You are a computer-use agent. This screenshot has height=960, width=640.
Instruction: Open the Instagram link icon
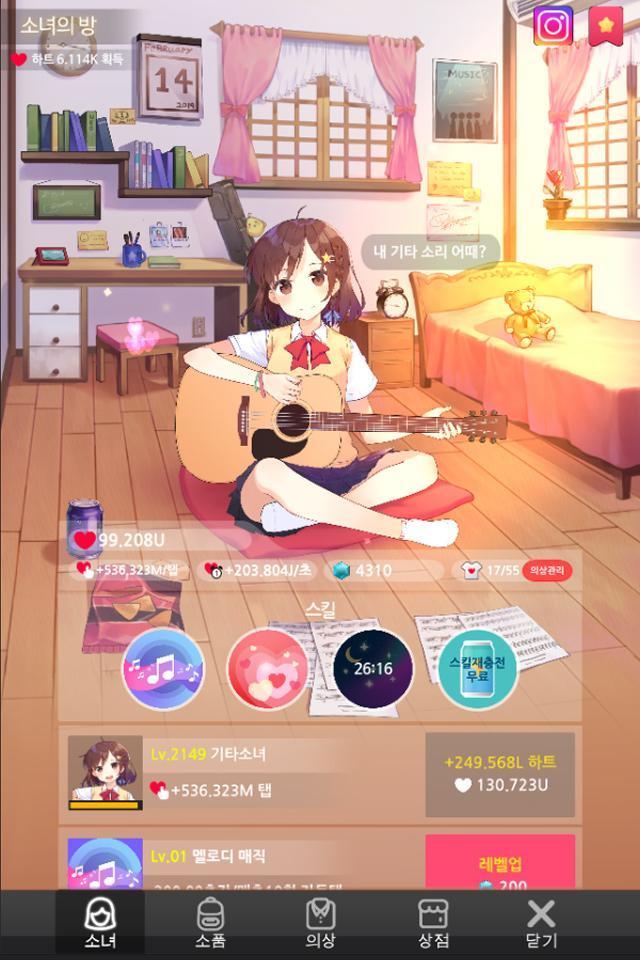552,26
